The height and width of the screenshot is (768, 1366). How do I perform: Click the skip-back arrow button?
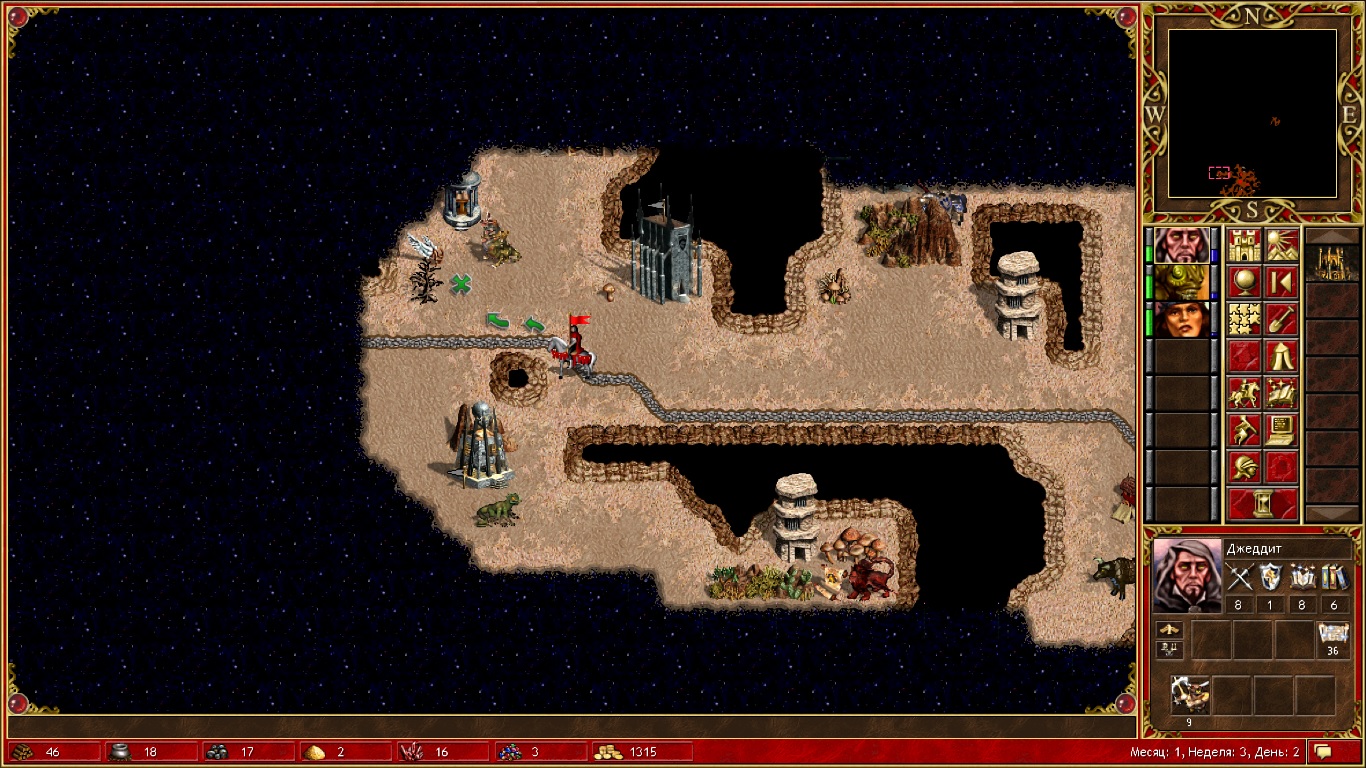1282,283
